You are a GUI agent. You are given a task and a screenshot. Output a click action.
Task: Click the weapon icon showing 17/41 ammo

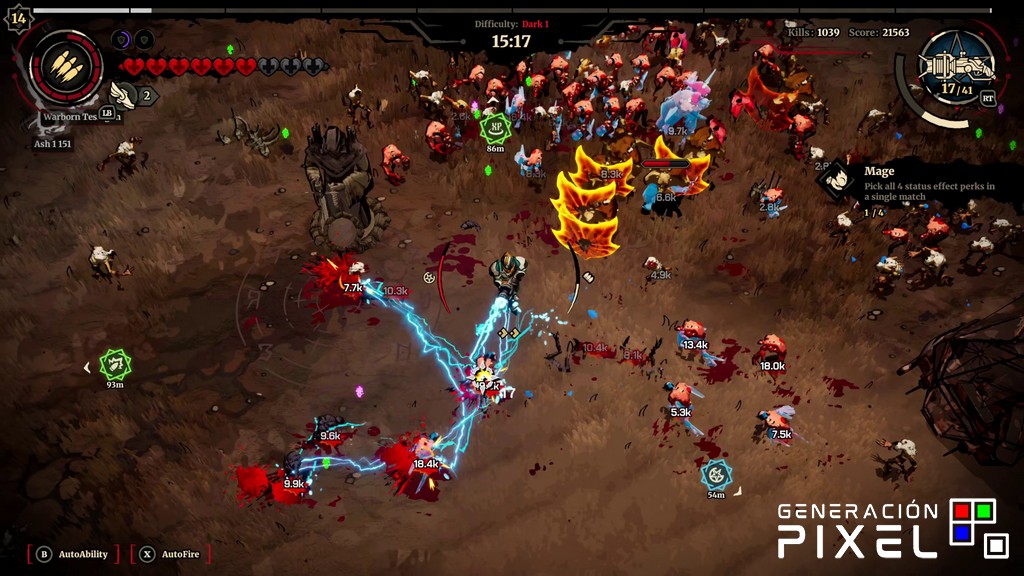point(957,69)
